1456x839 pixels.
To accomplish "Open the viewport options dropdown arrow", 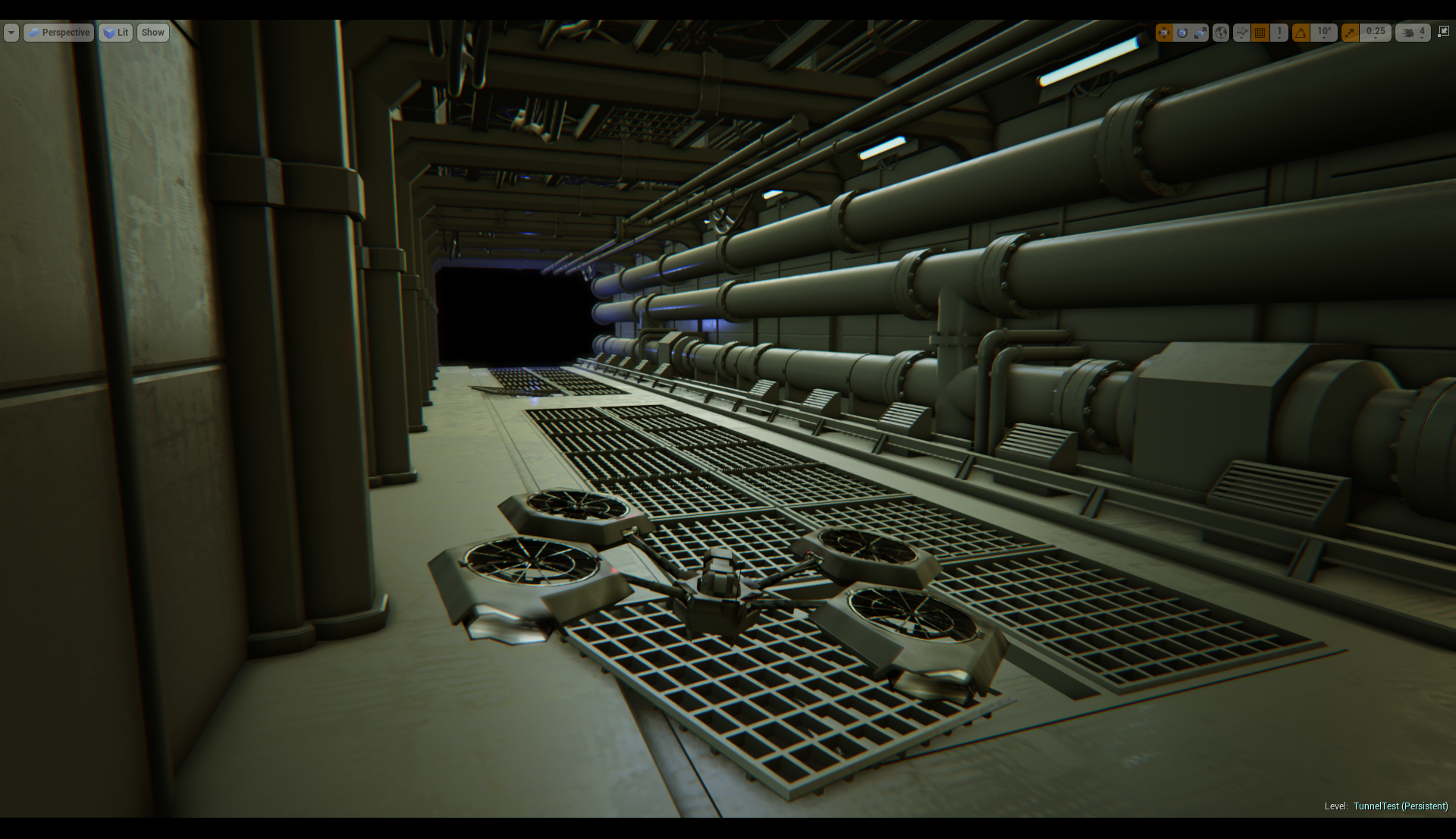I will [x=11, y=33].
